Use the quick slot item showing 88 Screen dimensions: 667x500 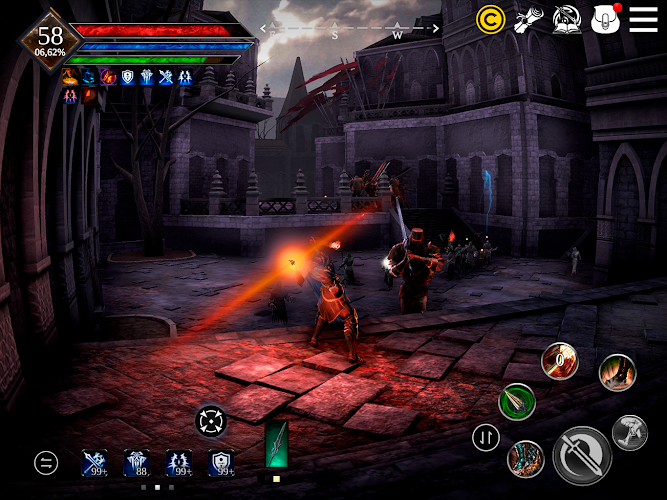click(x=137, y=462)
